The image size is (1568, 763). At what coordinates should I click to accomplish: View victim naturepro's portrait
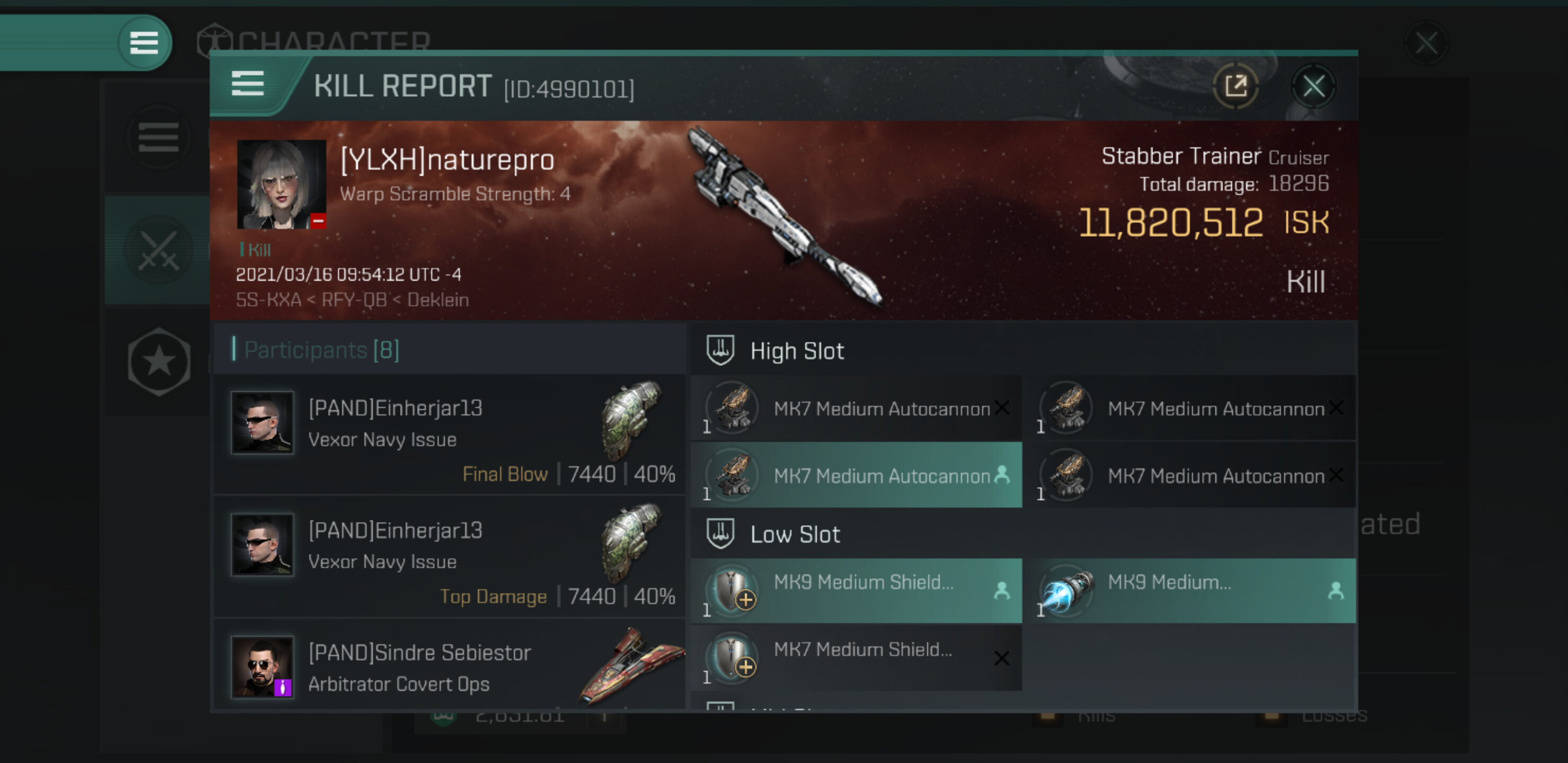tap(281, 184)
